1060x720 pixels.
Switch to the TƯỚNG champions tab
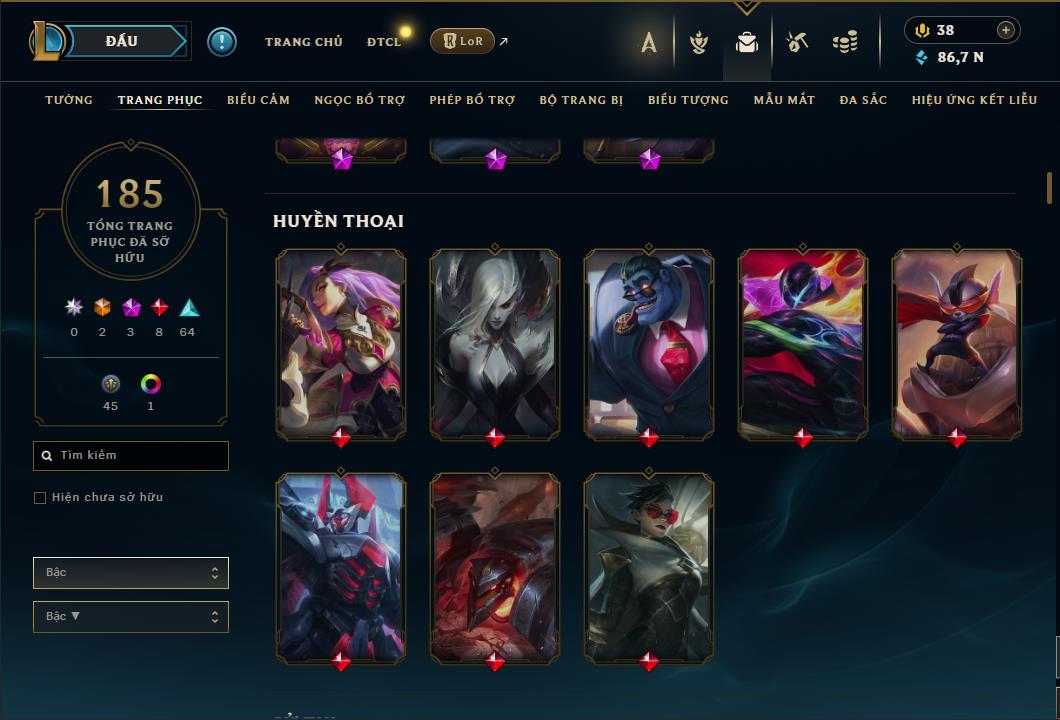tap(69, 100)
